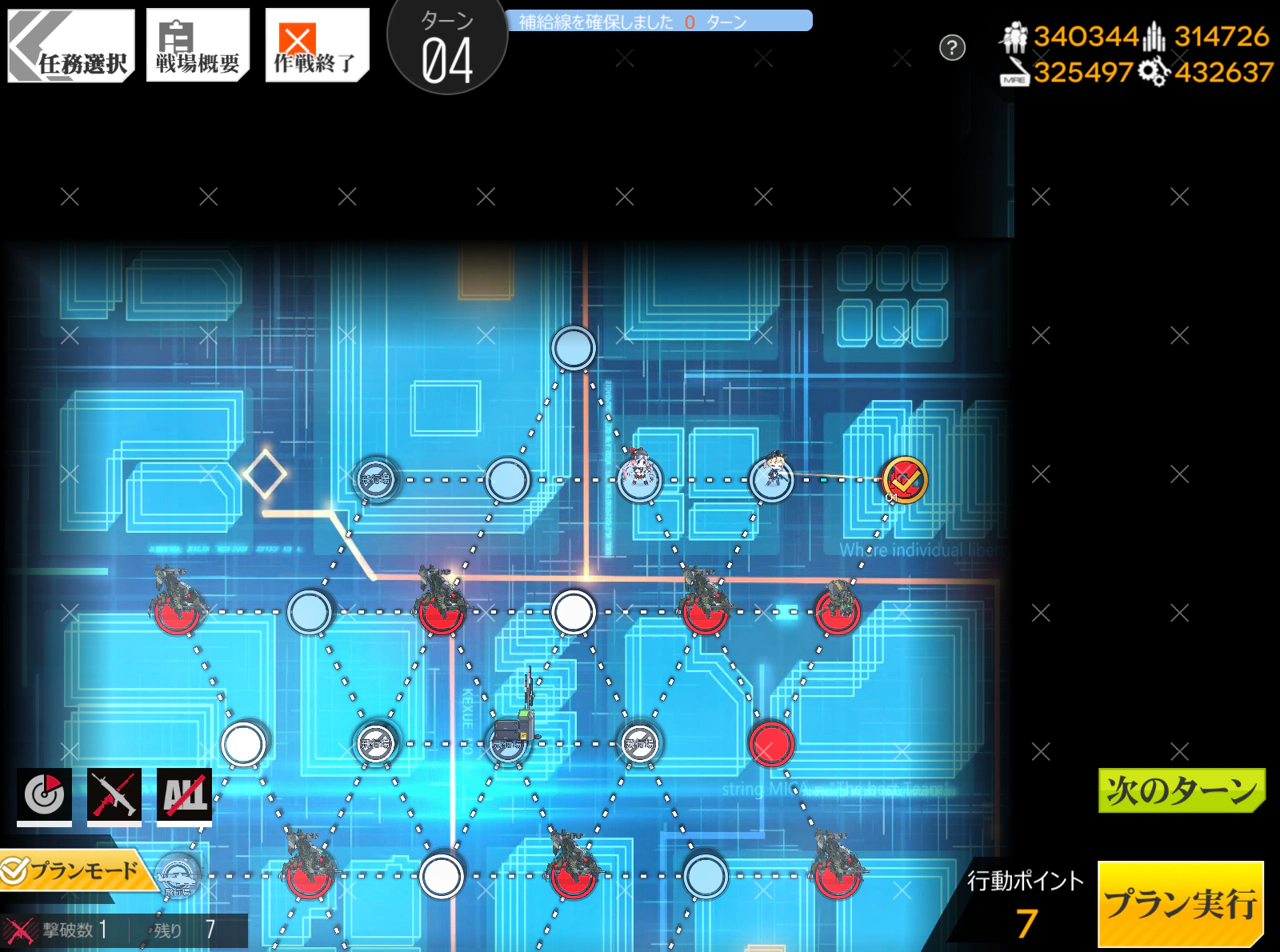Execute the plan with プラン実行
The image size is (1280, 952).
[1180, 904]
